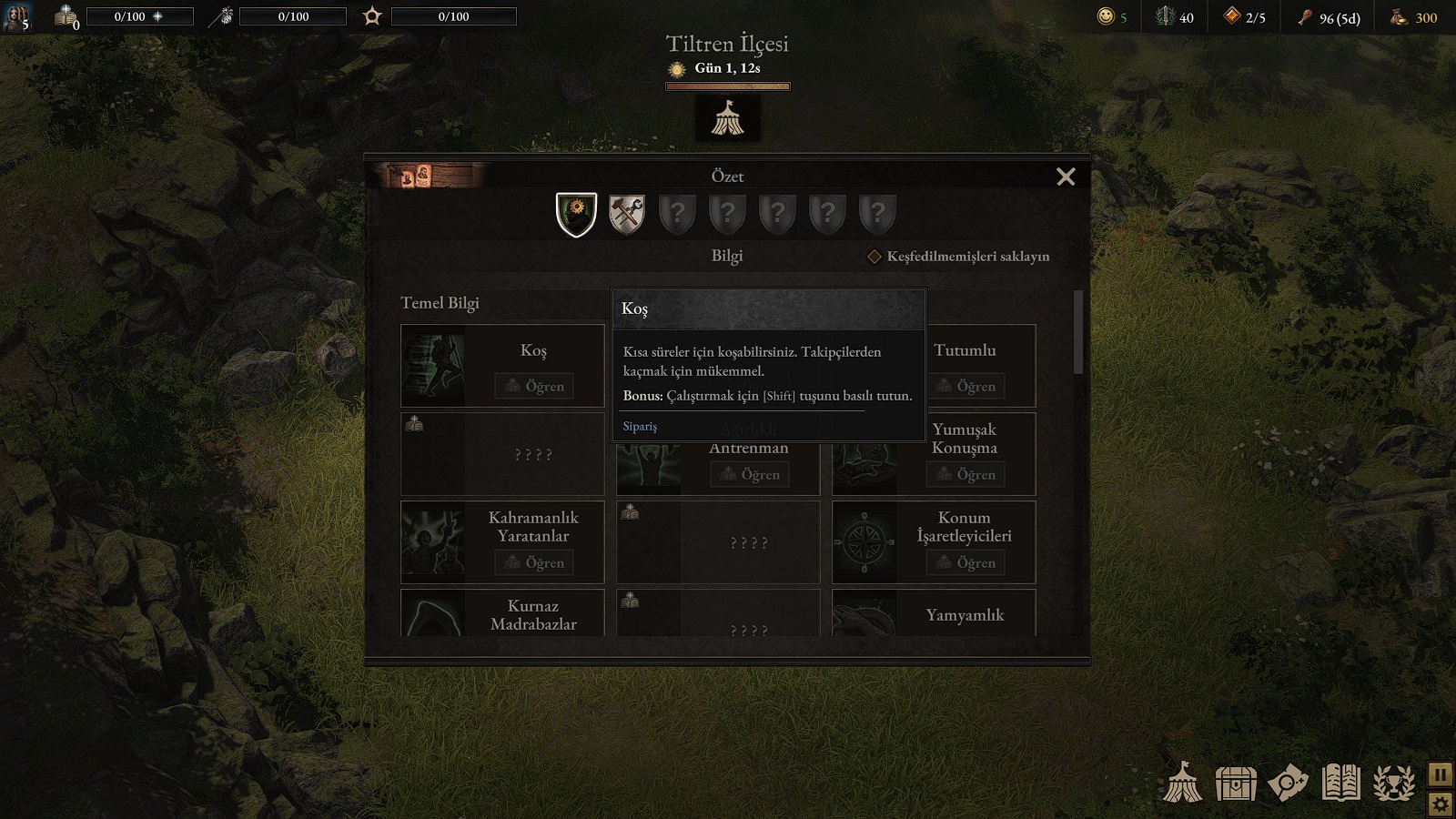Screen dimensions: 1456x819
Task: Open the open-book journal icon
Action: (1341, 783)
